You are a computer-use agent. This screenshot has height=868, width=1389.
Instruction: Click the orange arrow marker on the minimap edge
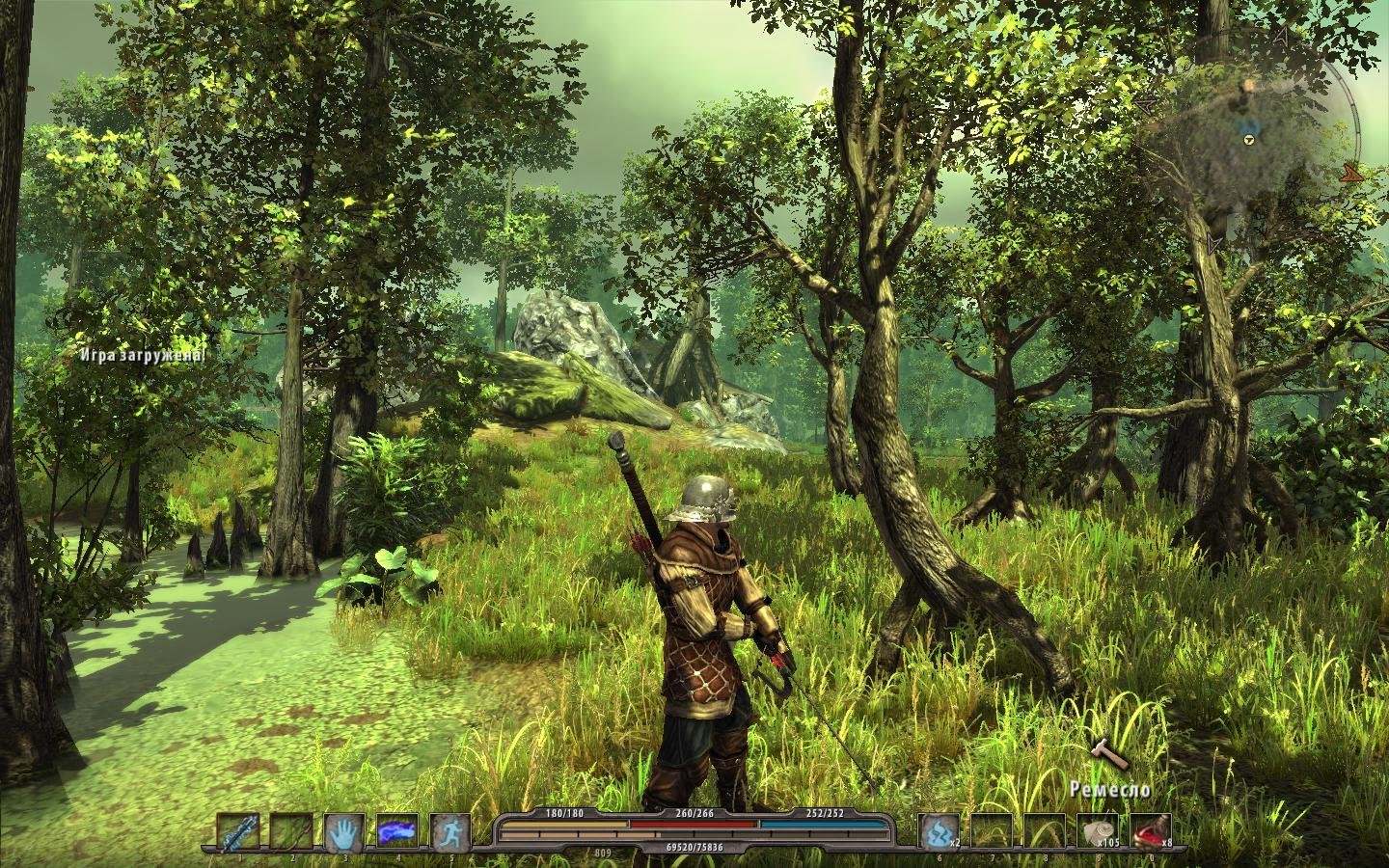(1352, 173)
